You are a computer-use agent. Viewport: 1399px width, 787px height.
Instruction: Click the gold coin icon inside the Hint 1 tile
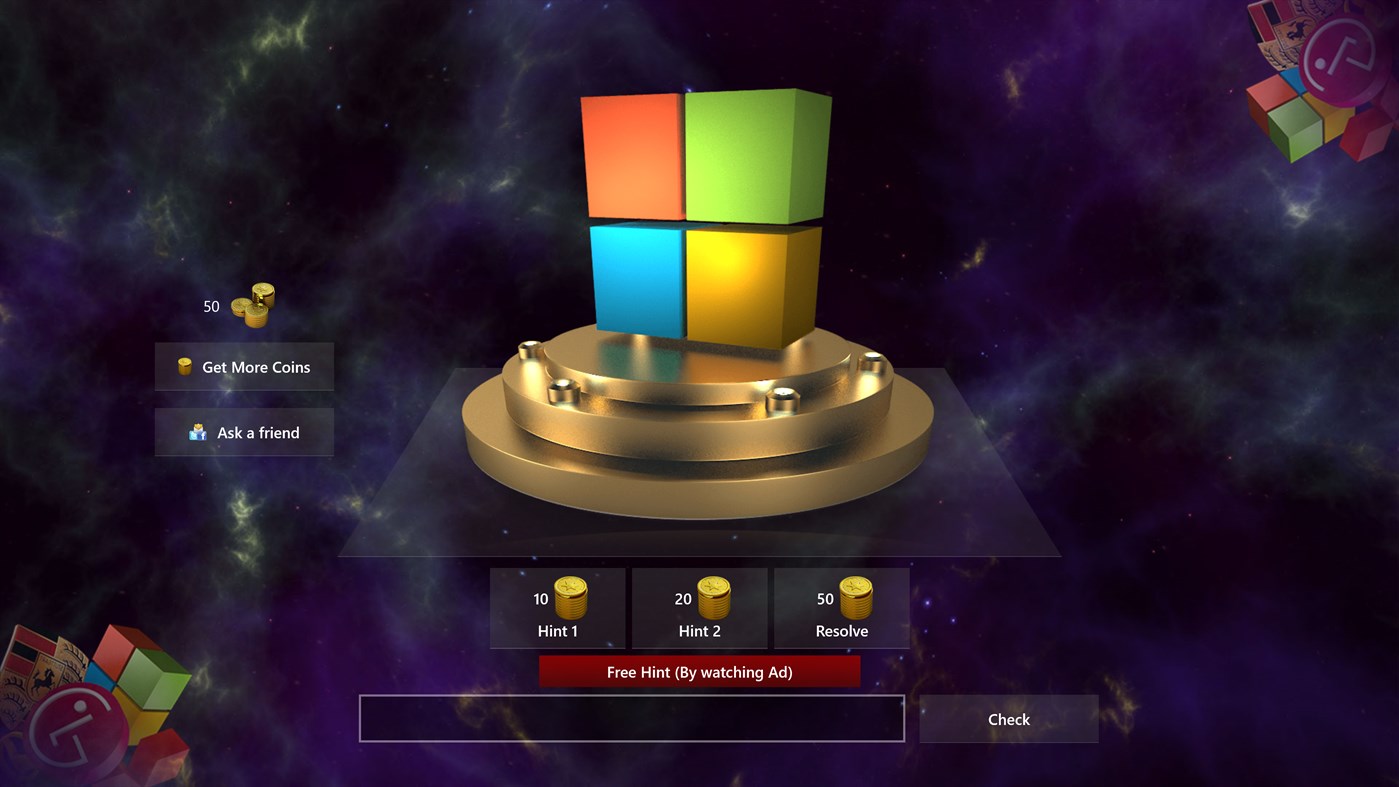(x=568, y=599)
